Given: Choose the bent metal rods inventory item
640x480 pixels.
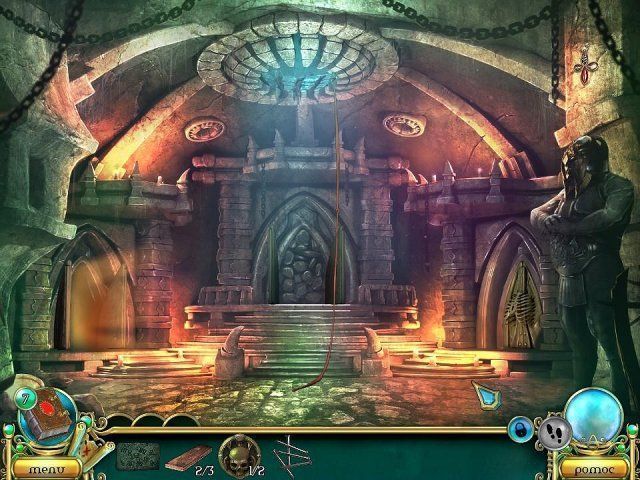Looking at the screenshot, I should point(291,455).
